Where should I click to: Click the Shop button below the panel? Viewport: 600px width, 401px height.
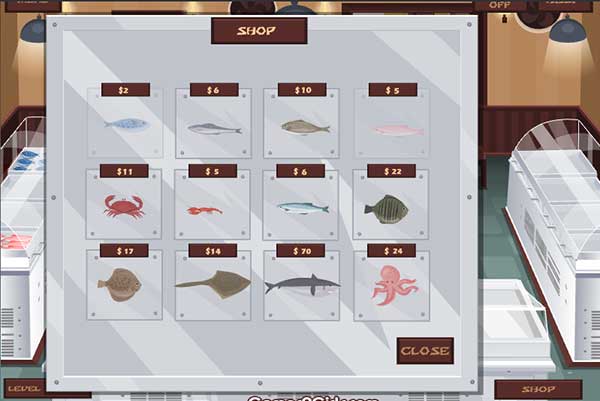[538, 389]
